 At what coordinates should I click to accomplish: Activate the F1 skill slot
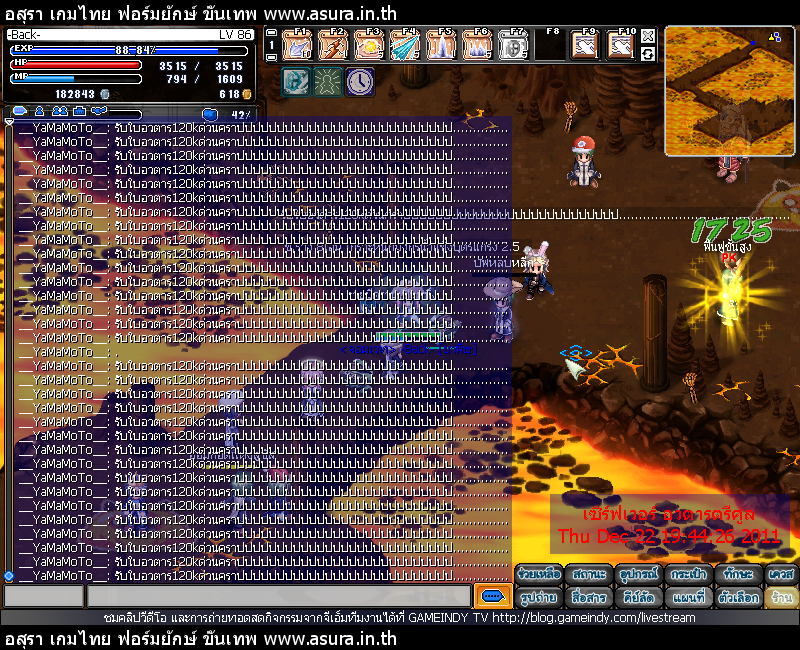[297, 45]
